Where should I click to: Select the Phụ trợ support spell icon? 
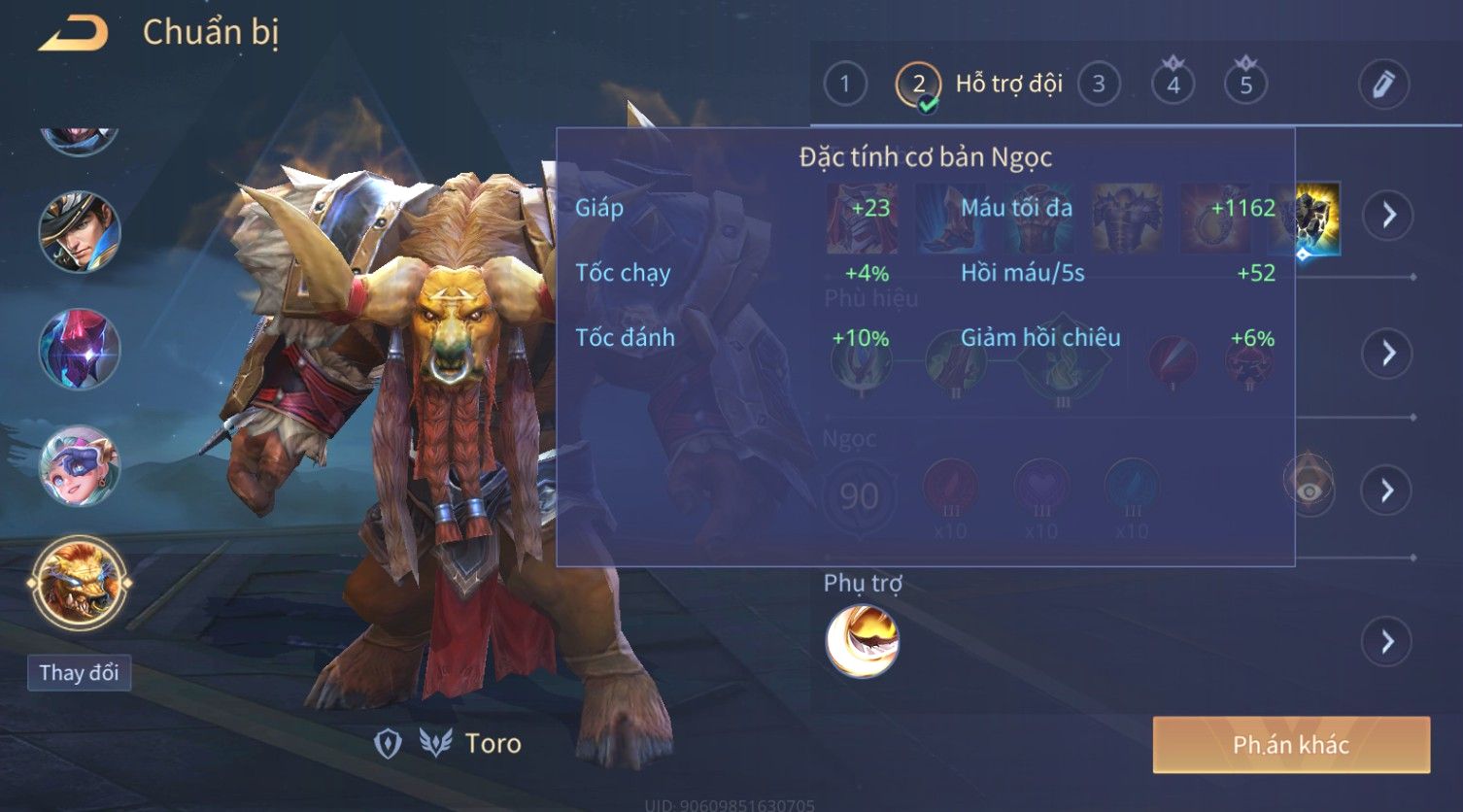[863, 641]
